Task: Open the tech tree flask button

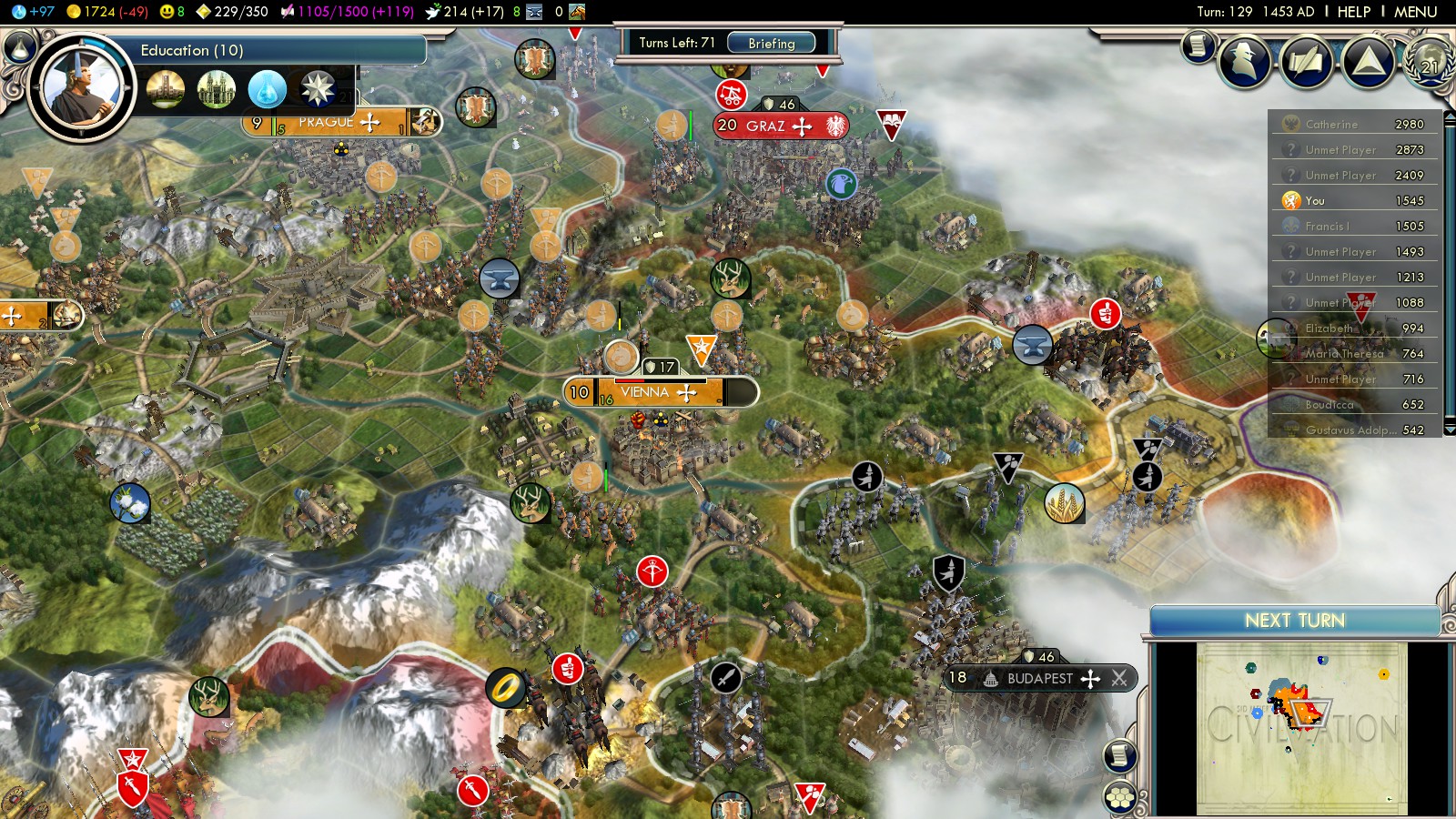Action: click(x=20, y=47)
